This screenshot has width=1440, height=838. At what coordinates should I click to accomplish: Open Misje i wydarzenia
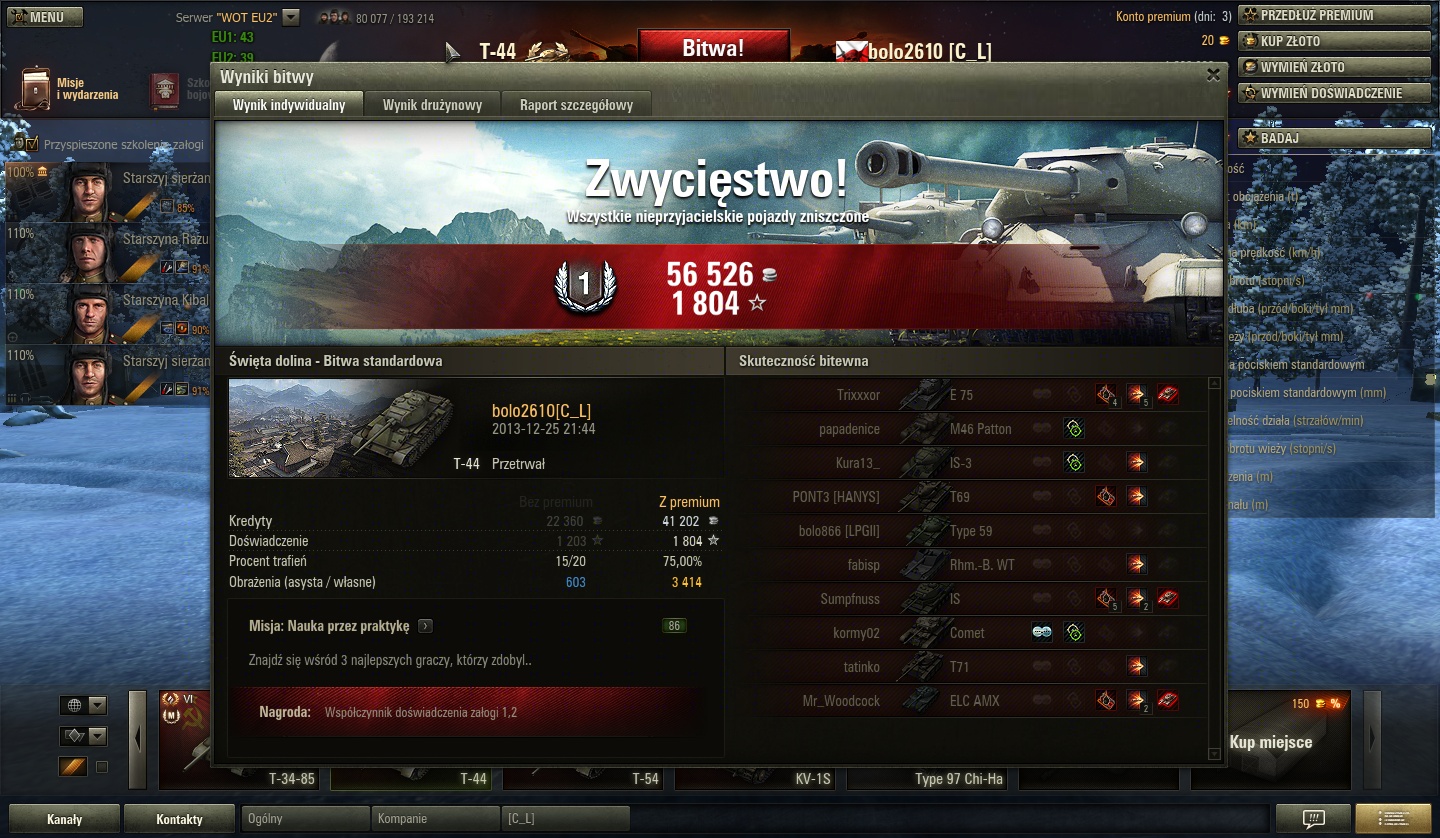click(70, 90)
